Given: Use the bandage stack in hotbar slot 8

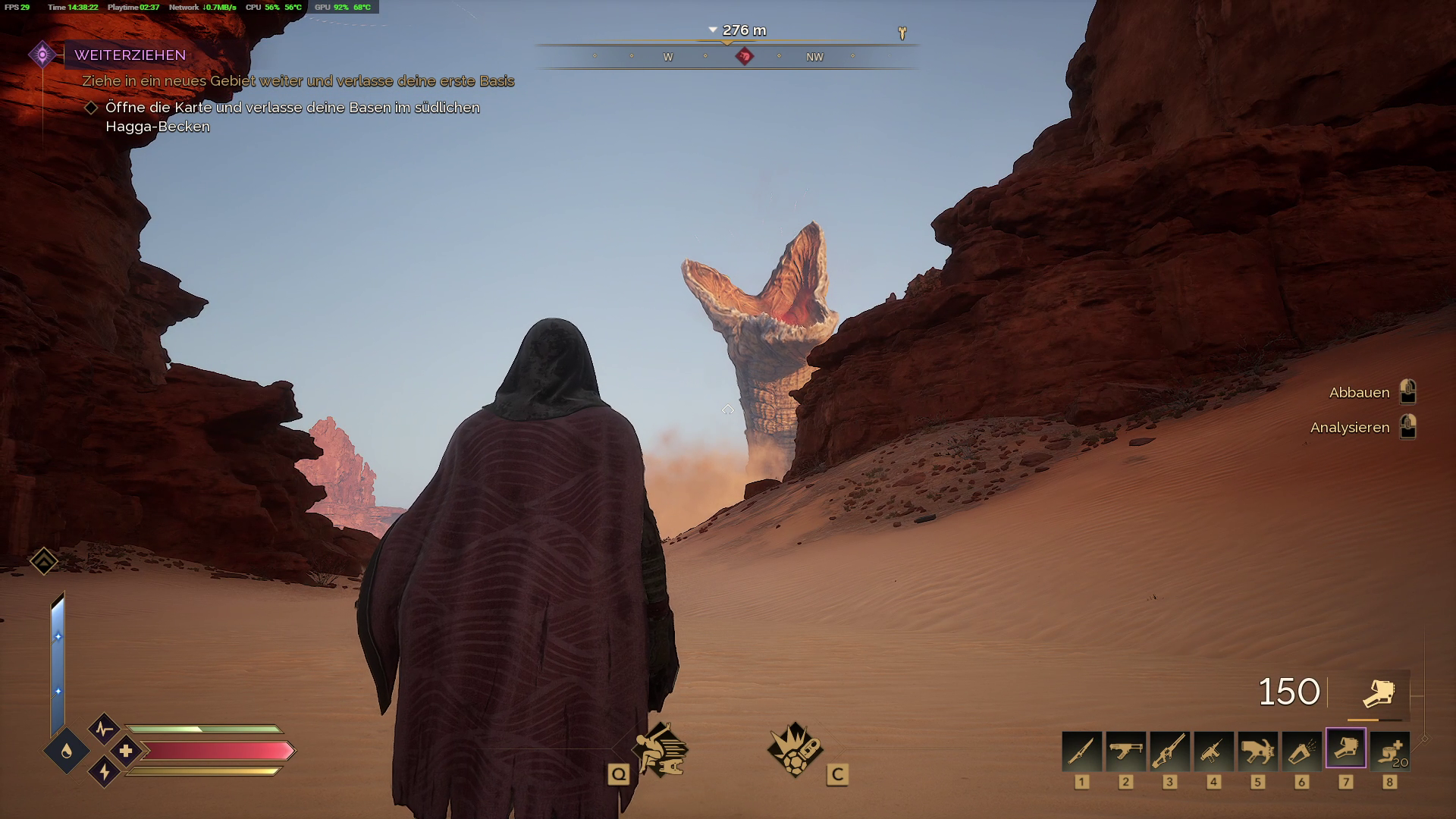Looking at the screenshot, I should pyautogui.click(x=1389, y=750).
